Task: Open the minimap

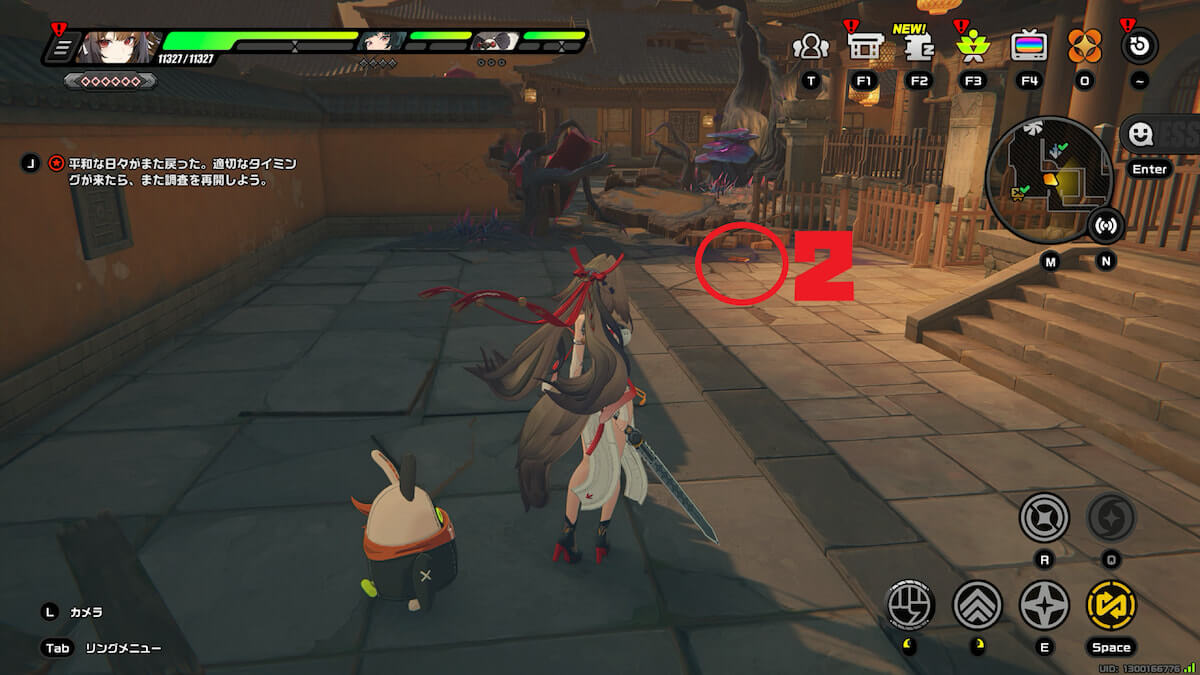Action: click(1049, 173)
